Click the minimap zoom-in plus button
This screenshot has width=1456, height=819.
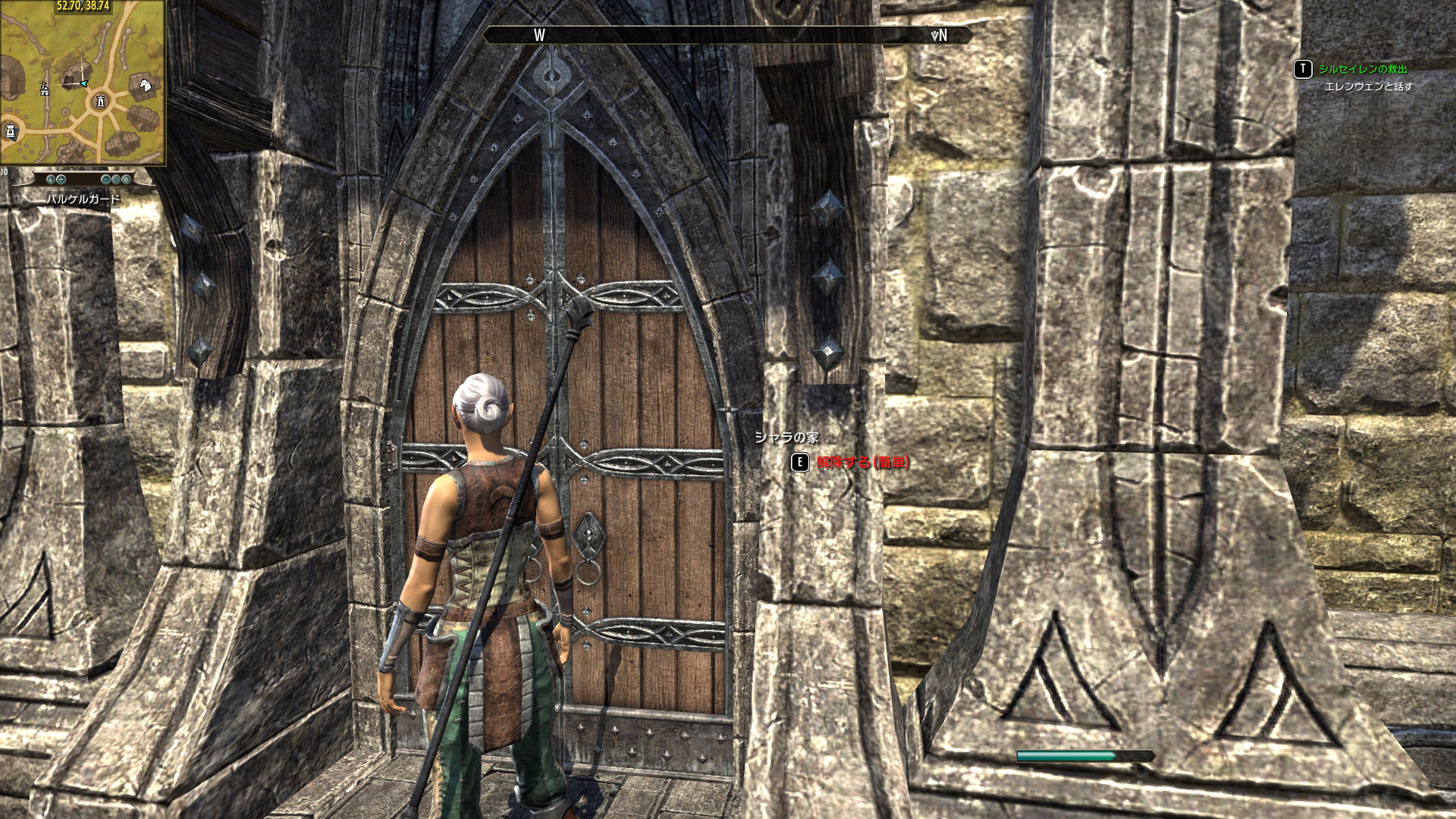point(61,180)
